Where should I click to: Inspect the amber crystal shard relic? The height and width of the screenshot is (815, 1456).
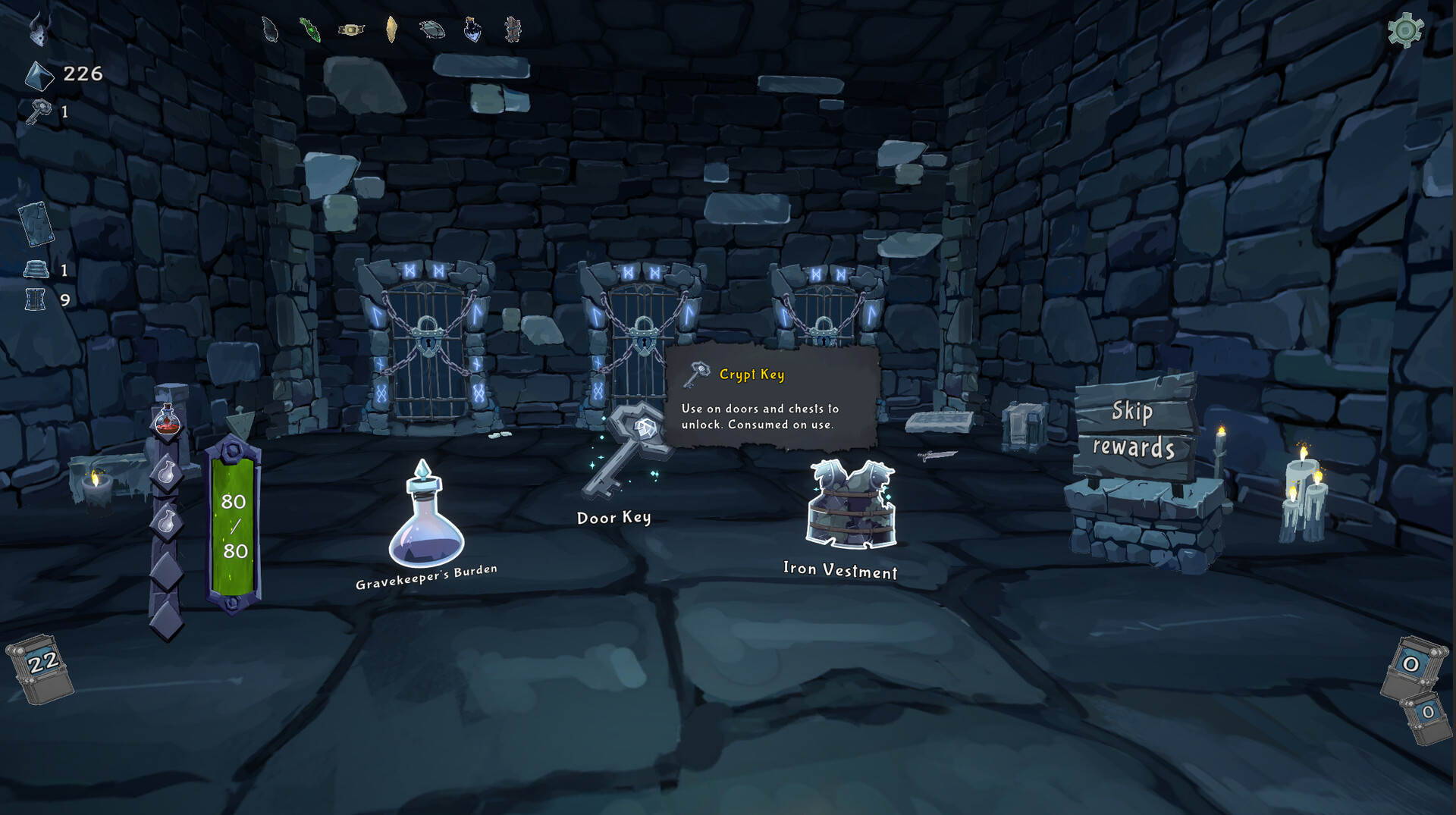(x=391, y=30)
